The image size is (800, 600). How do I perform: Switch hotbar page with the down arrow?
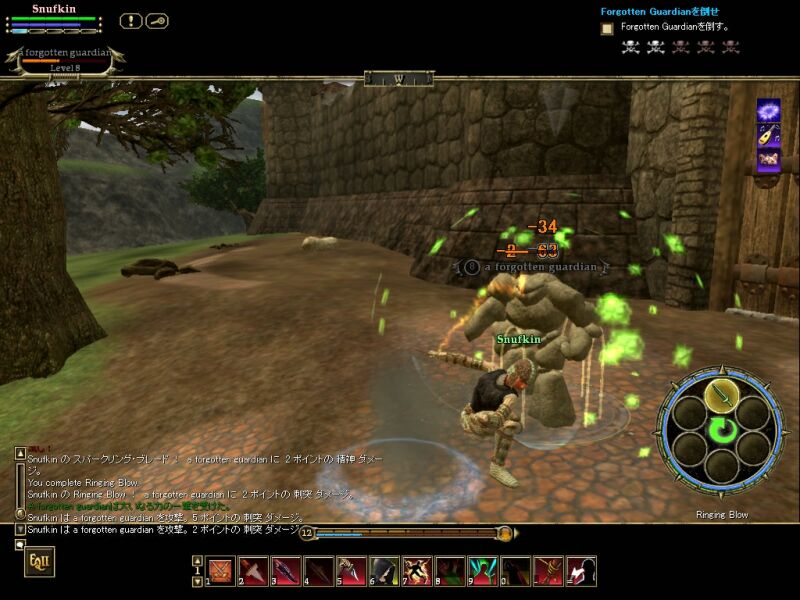(197, 581)
